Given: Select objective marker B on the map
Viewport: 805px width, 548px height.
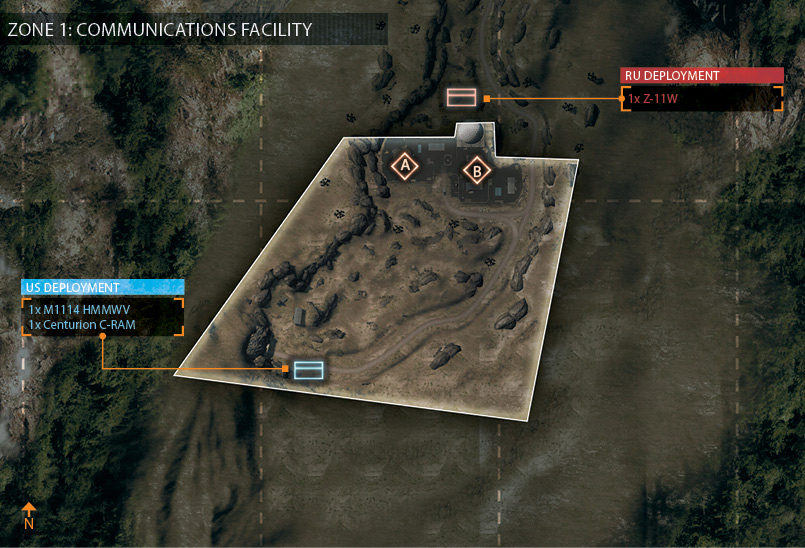Looking at the screenshot, I should (x=477, y=171).
